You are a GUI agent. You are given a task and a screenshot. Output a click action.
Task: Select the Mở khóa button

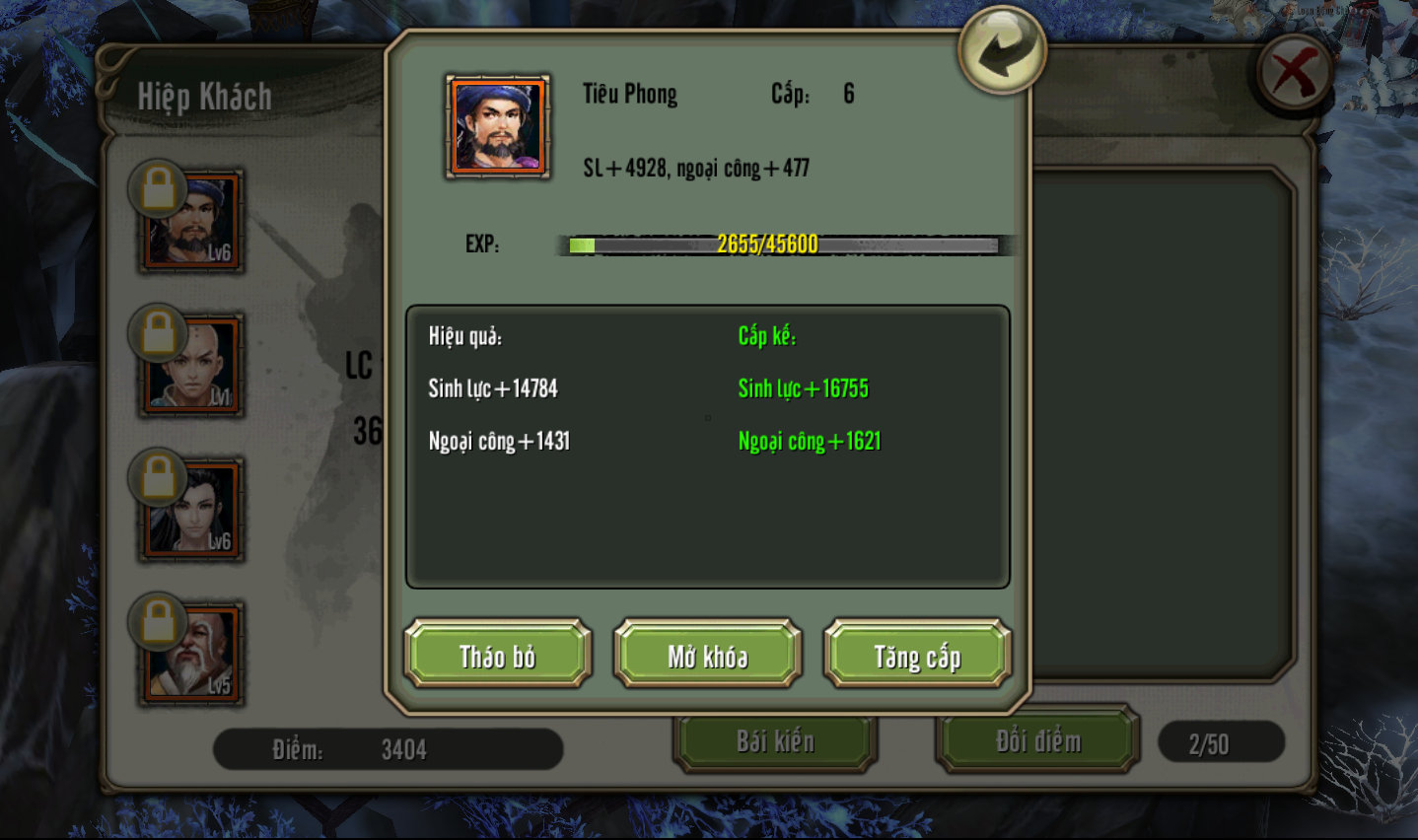point(707,655)
